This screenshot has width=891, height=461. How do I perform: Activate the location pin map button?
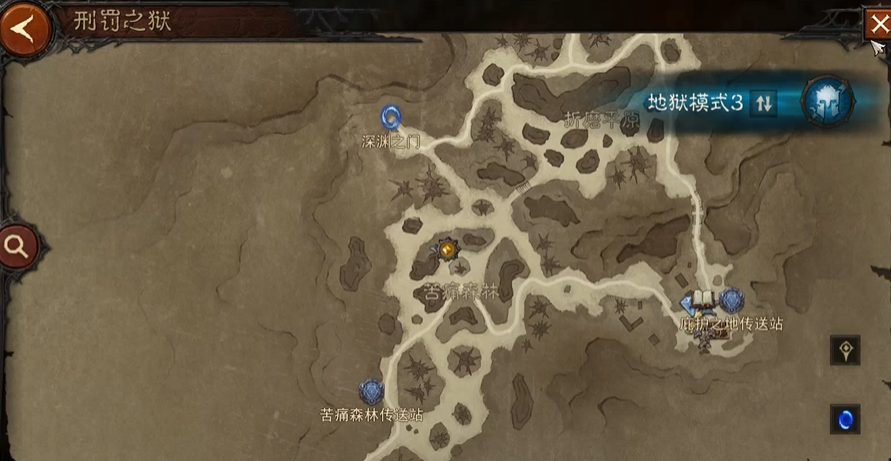tap(845, 350)
